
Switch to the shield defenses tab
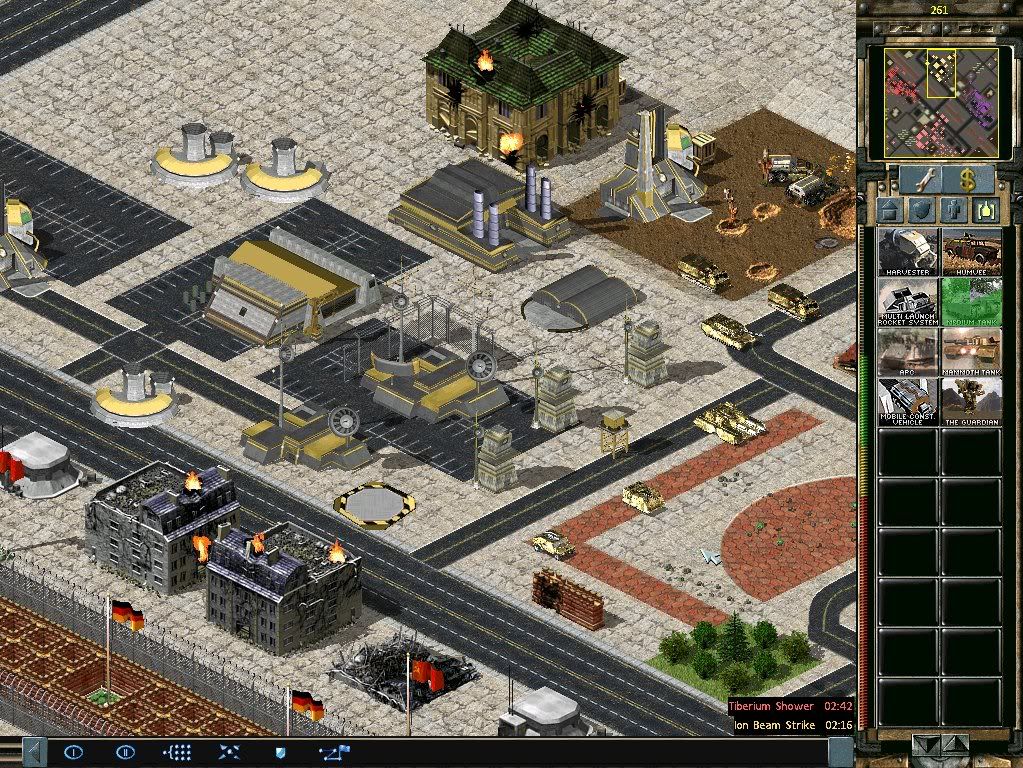[x=922, y=211]
